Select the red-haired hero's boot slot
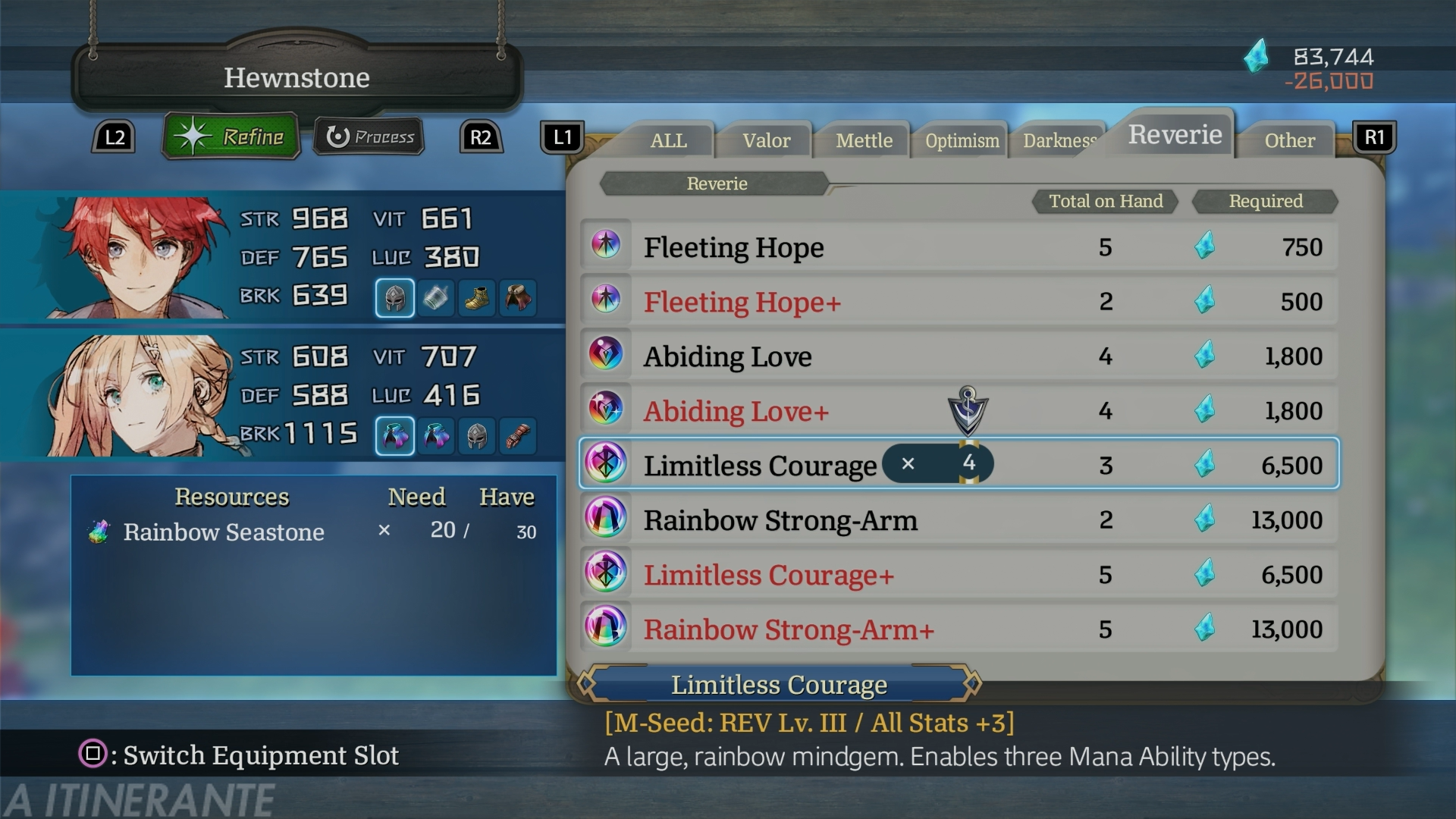Viewport: 1456px width, 819px height. click(x=477, y=298)
